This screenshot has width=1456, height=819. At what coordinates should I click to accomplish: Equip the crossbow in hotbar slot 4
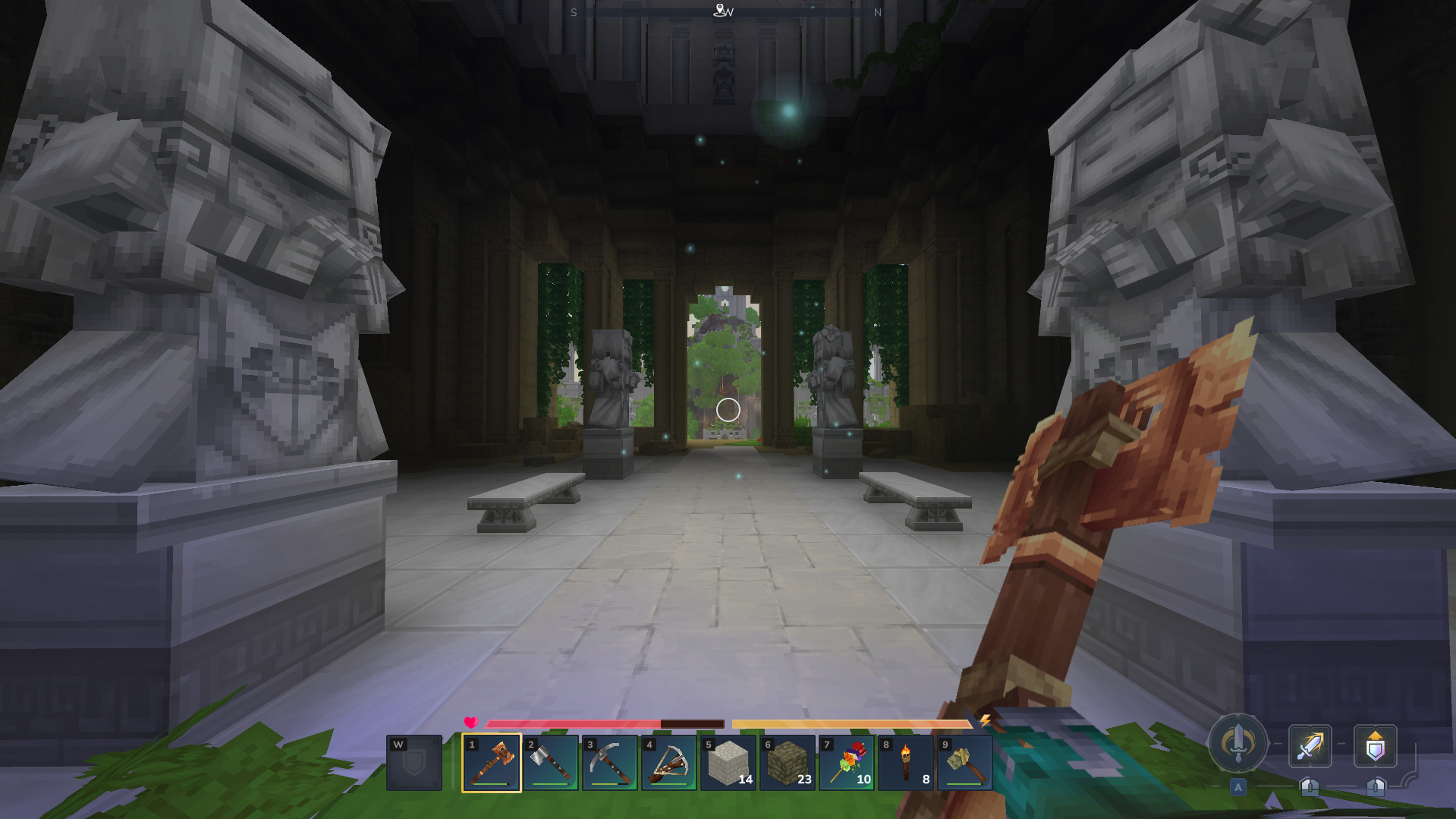[x=668, y=763]
